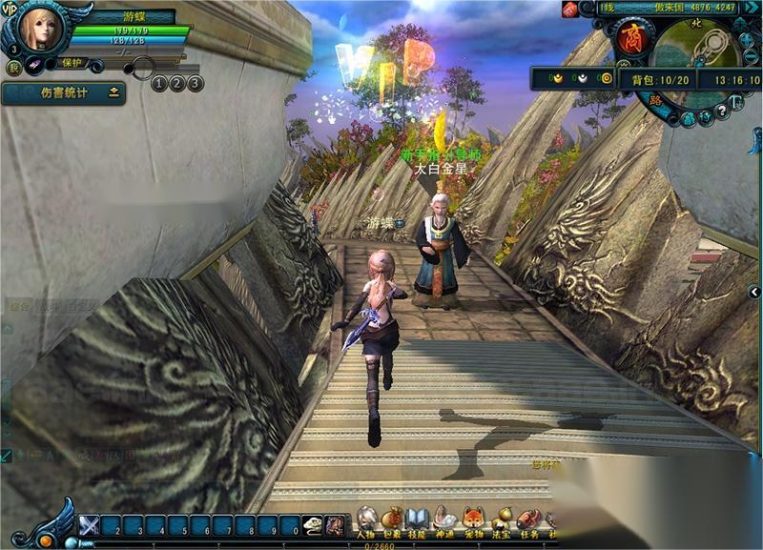The height and width of the screenshot is (550, 763).
Task: Select the round button numbered 3
Action: 195,84
